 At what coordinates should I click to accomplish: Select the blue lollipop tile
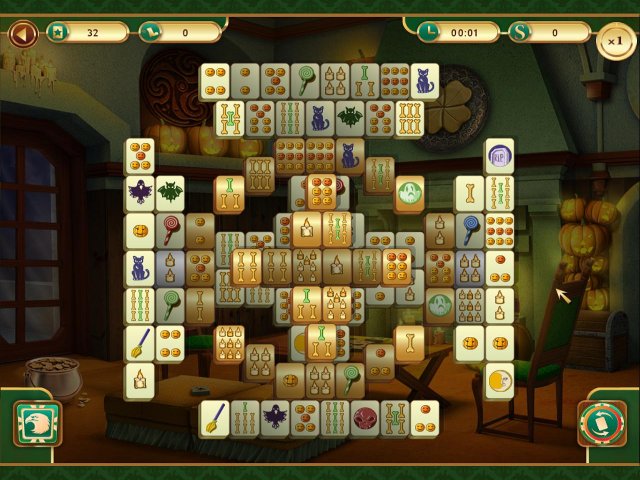coord(469,230)
